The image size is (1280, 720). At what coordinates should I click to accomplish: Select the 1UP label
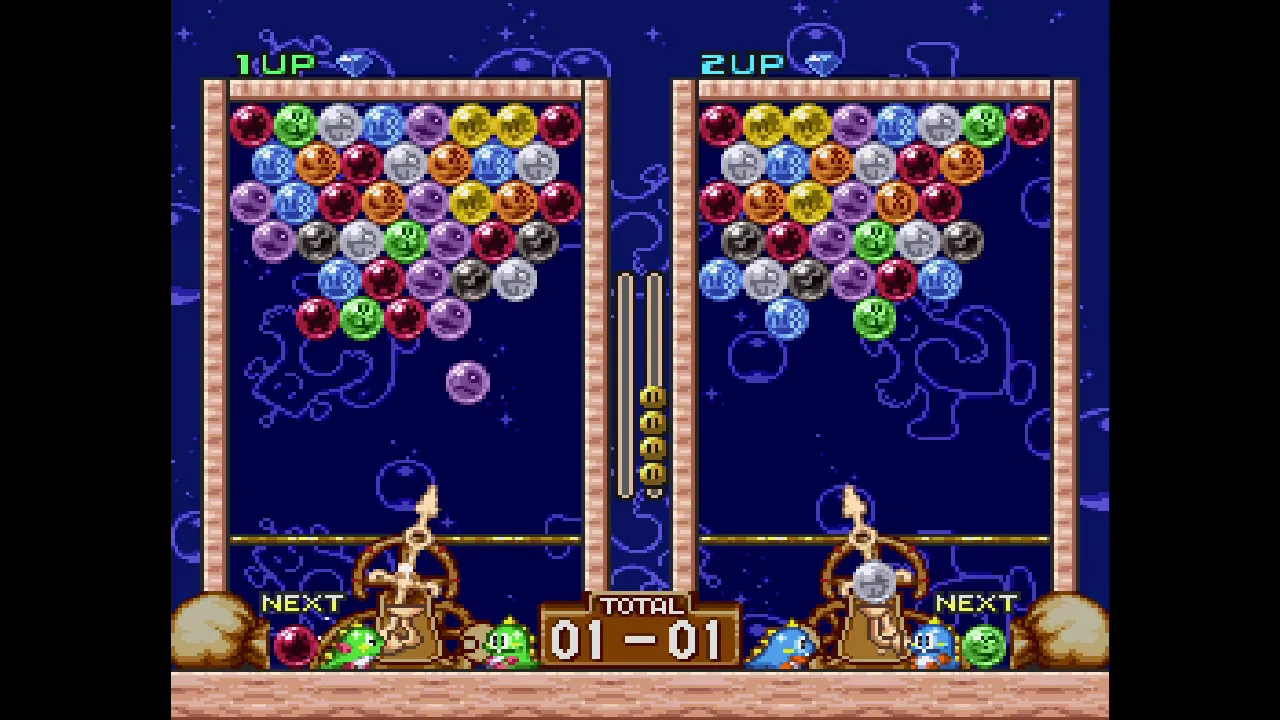tap(277, 64)
